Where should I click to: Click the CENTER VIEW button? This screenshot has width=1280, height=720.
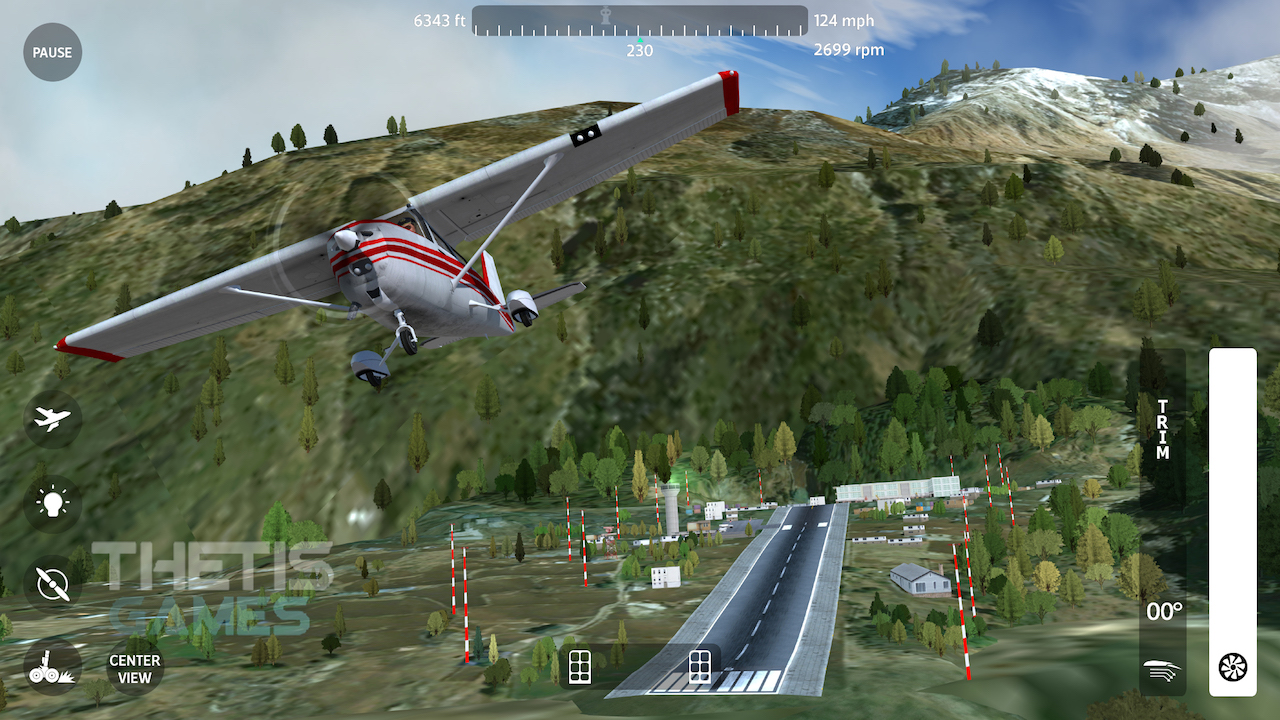[133, 668]
